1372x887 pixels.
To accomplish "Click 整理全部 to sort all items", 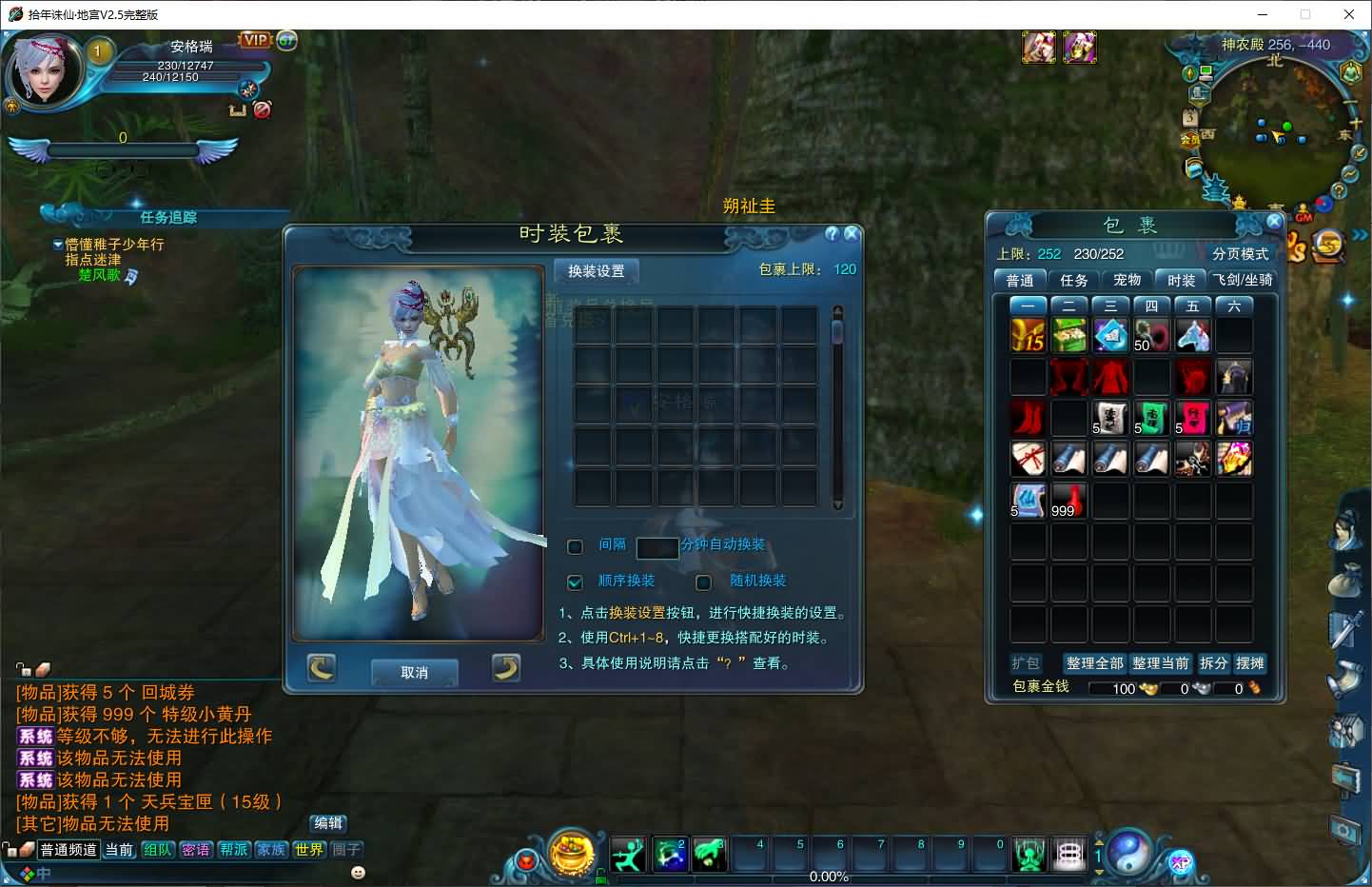I will click(1094, 663).
